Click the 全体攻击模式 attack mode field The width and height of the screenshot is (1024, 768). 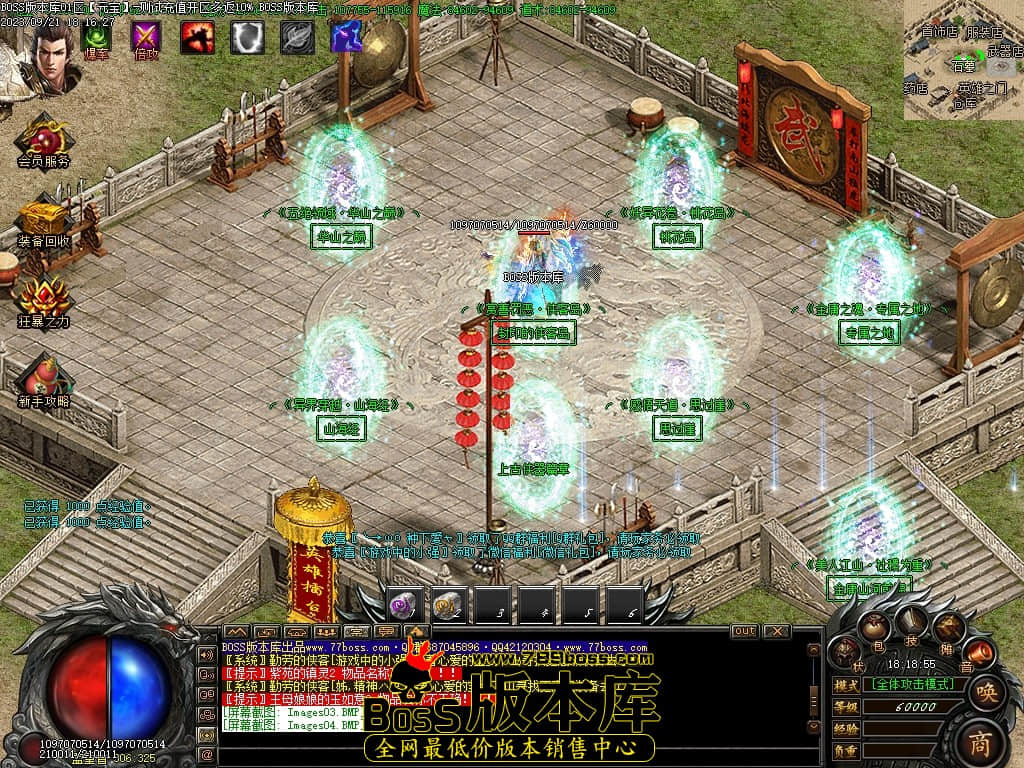click(x=913, y=685)
